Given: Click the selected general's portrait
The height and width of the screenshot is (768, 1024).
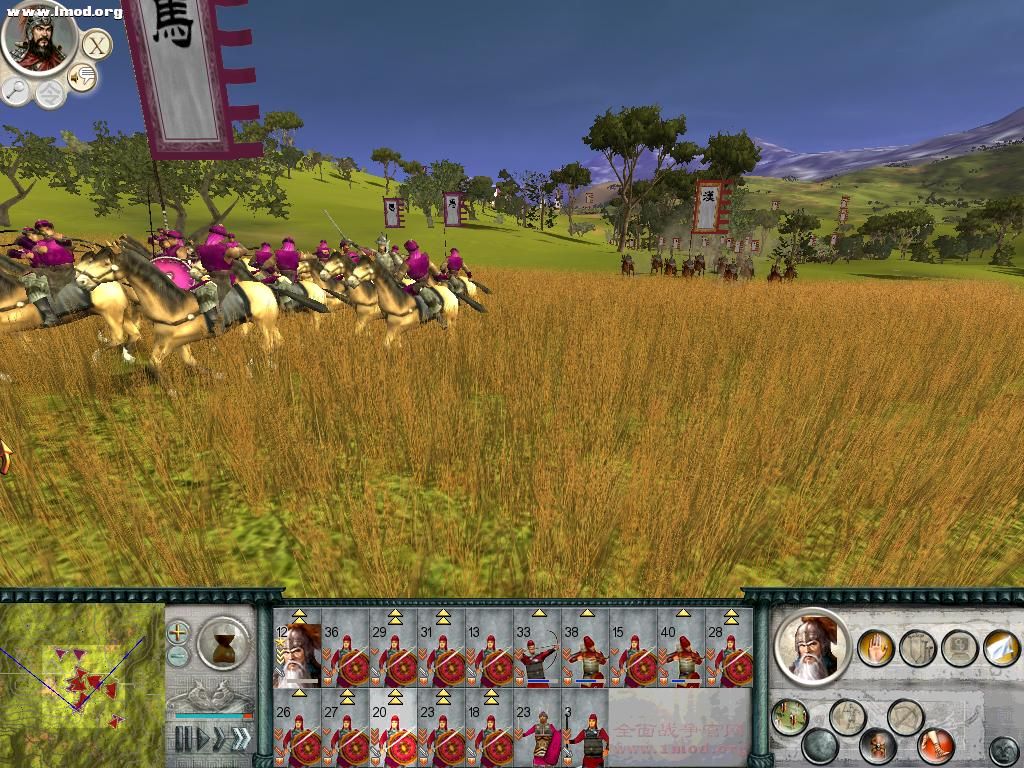Looking at the screenshot, I should (x=812, y=647).
